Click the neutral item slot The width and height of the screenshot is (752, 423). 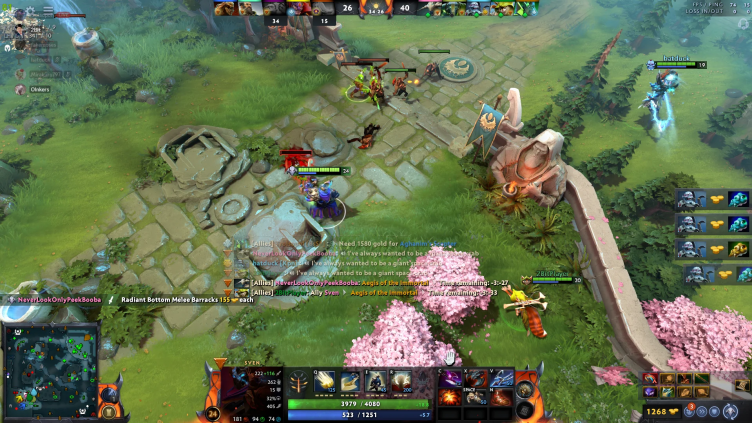525,388
